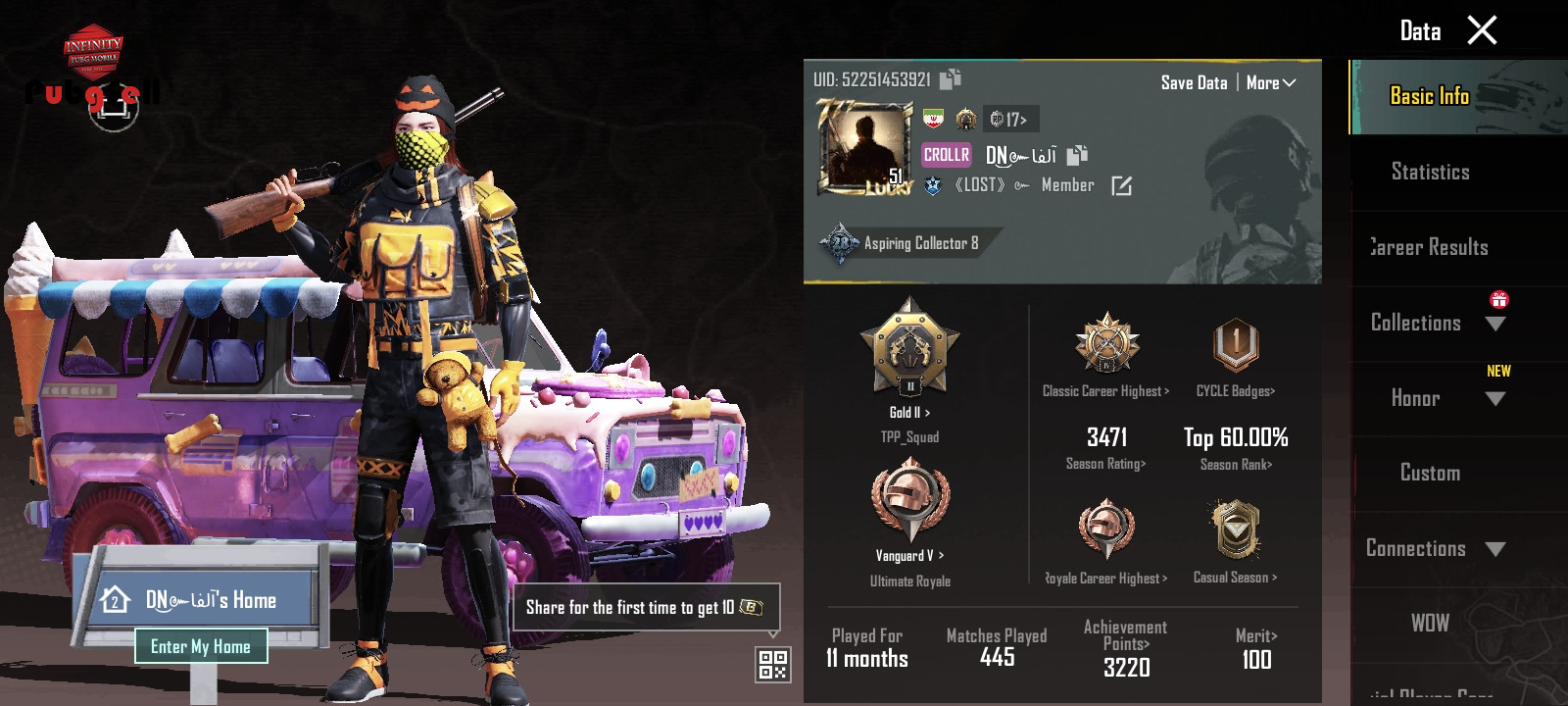Enter My Home
1568x706 pixels.
201,646
